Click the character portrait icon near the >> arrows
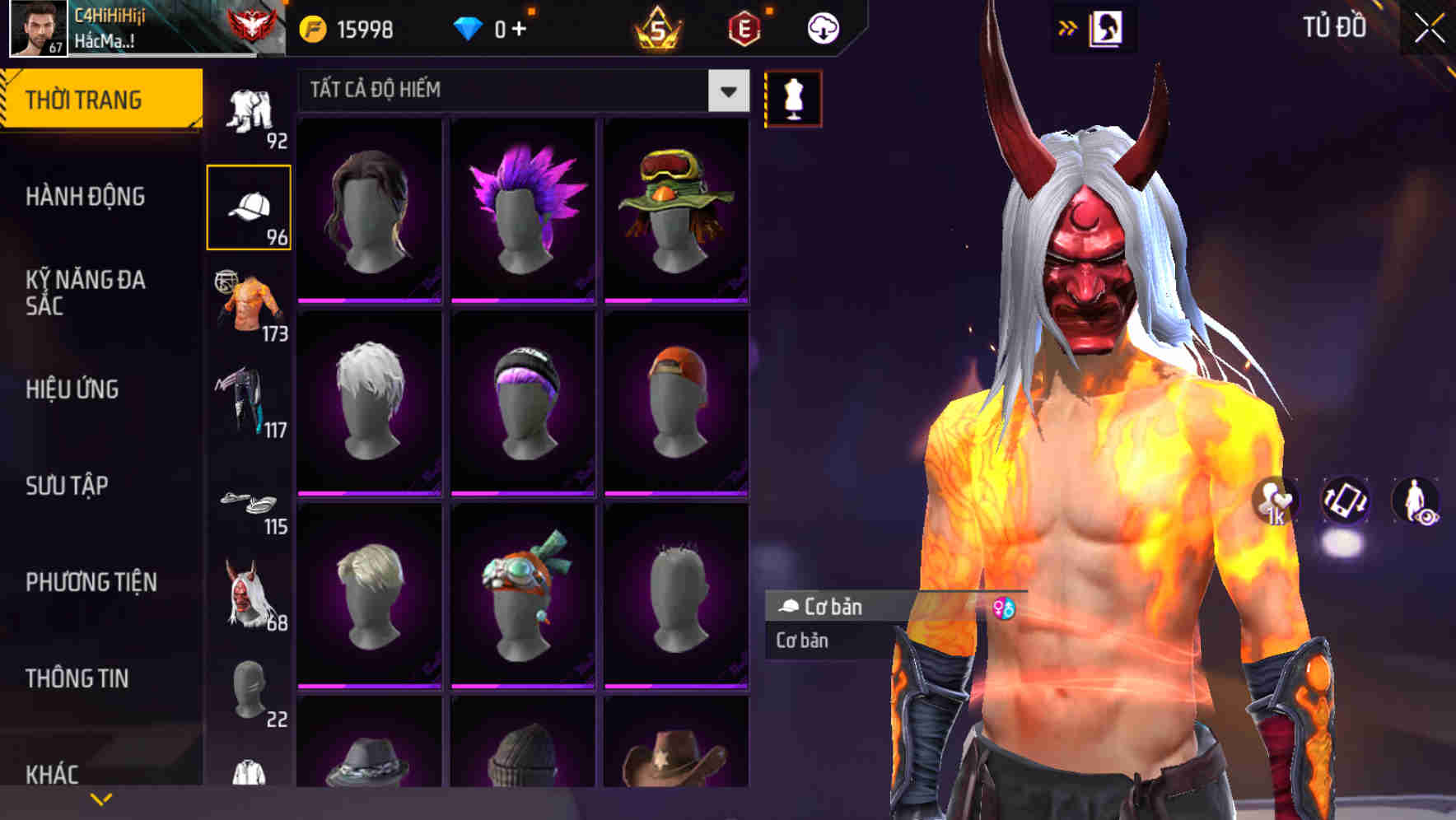Viewport: 1456px width, 820px height. click(x=1107, y=27)
